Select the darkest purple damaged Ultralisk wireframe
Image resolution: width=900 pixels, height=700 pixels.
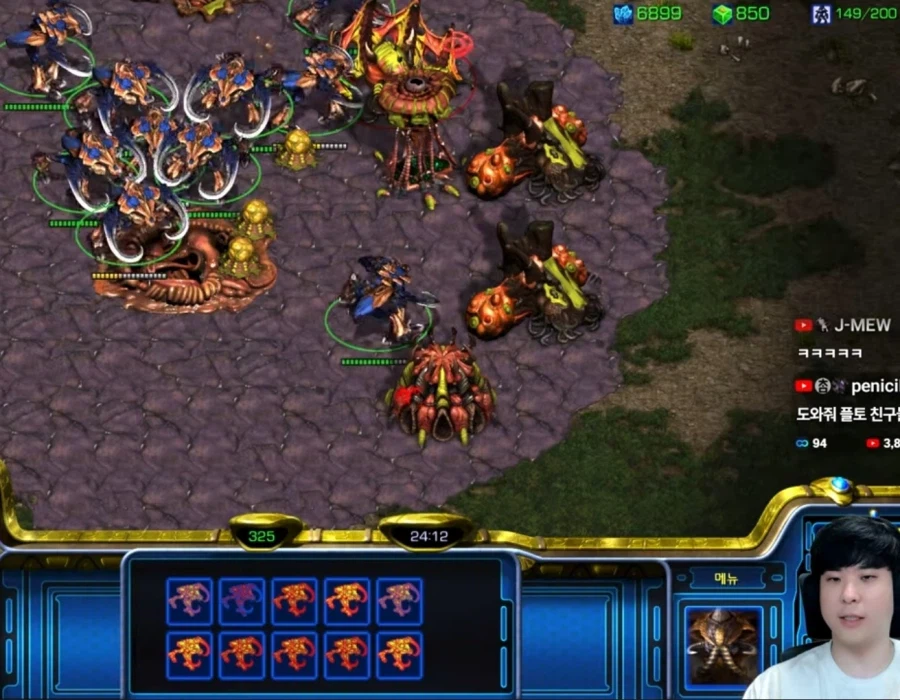point(242,602)
